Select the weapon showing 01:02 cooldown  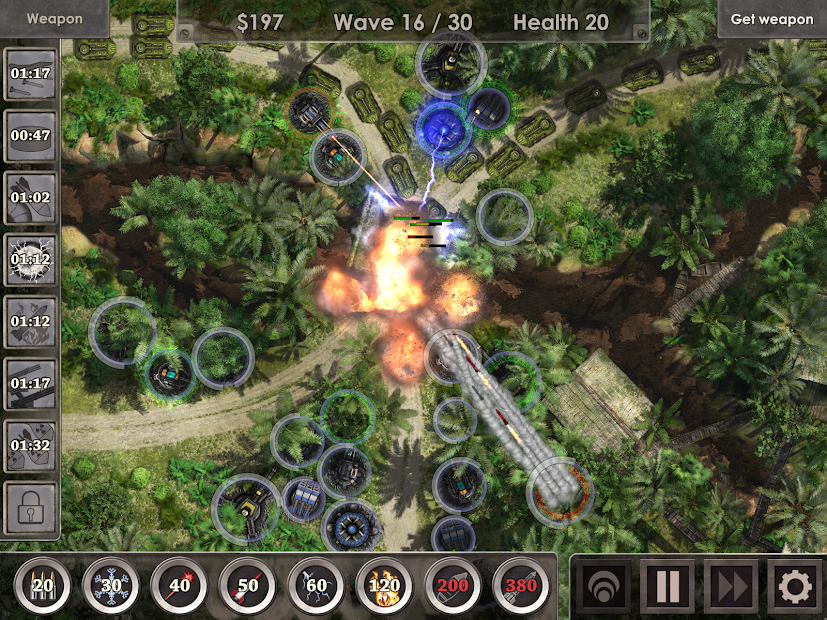tap(29, 197)
